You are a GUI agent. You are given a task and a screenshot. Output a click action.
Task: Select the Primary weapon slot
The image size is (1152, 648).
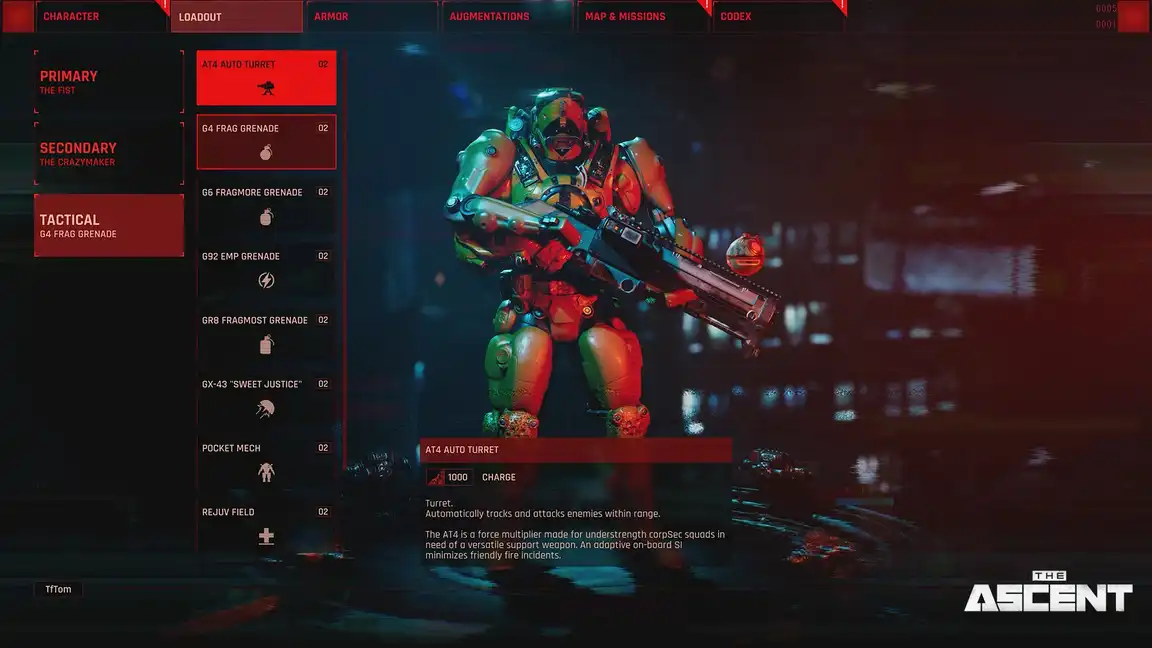tap(109, 82)
